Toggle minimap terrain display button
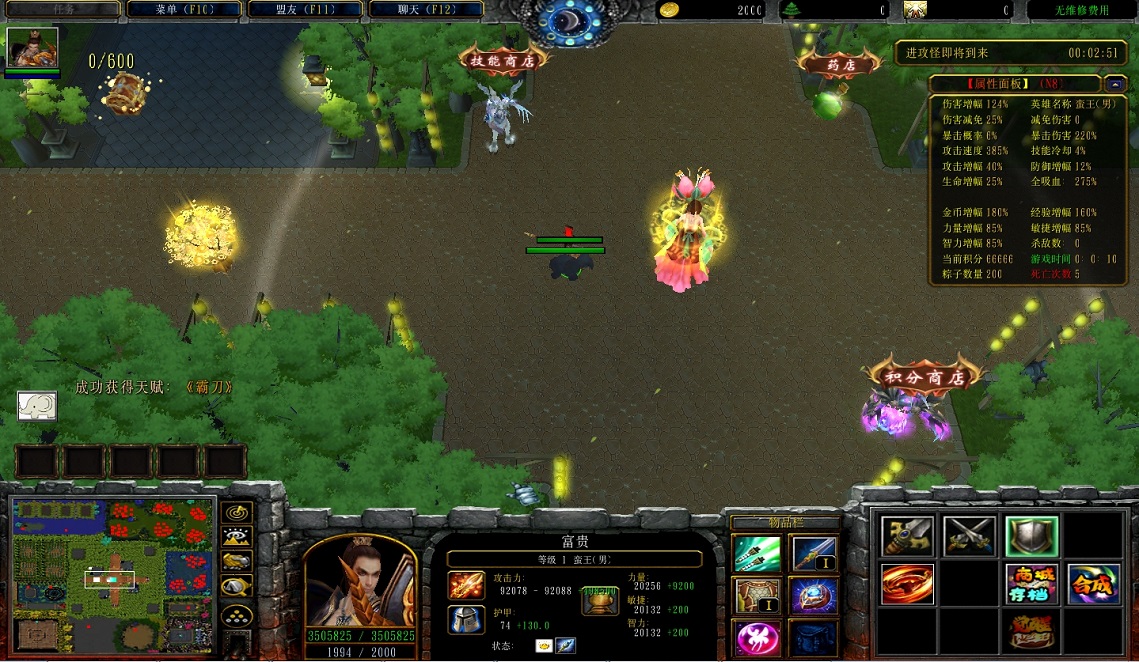Image resolution: width=1139 pixels, height=662 pixels. [236, 536]
